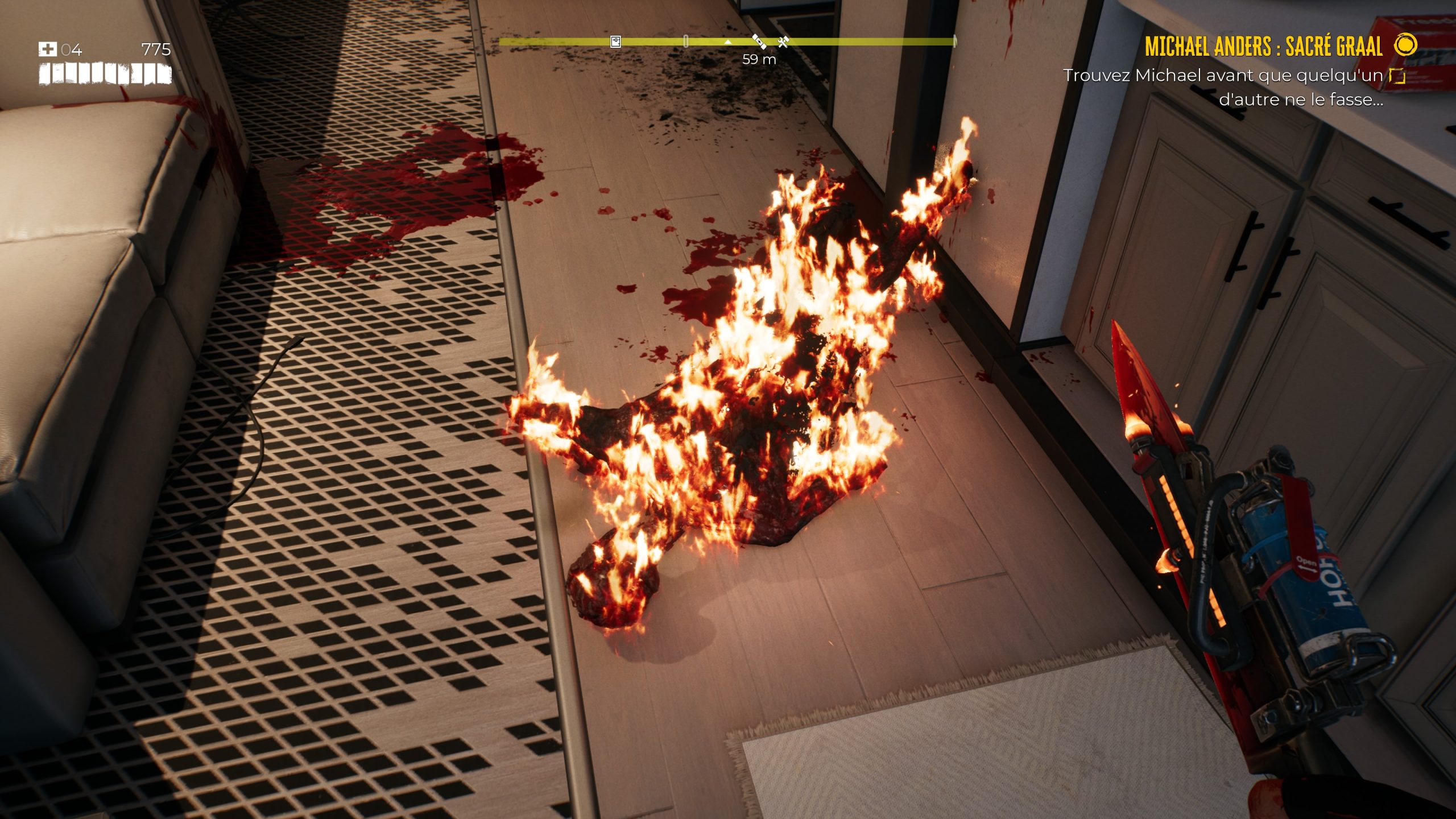The image size is (1456, 819).
Task: Select the Michael Anders: Sacré Graal quest title
Action: (1263, 46)
